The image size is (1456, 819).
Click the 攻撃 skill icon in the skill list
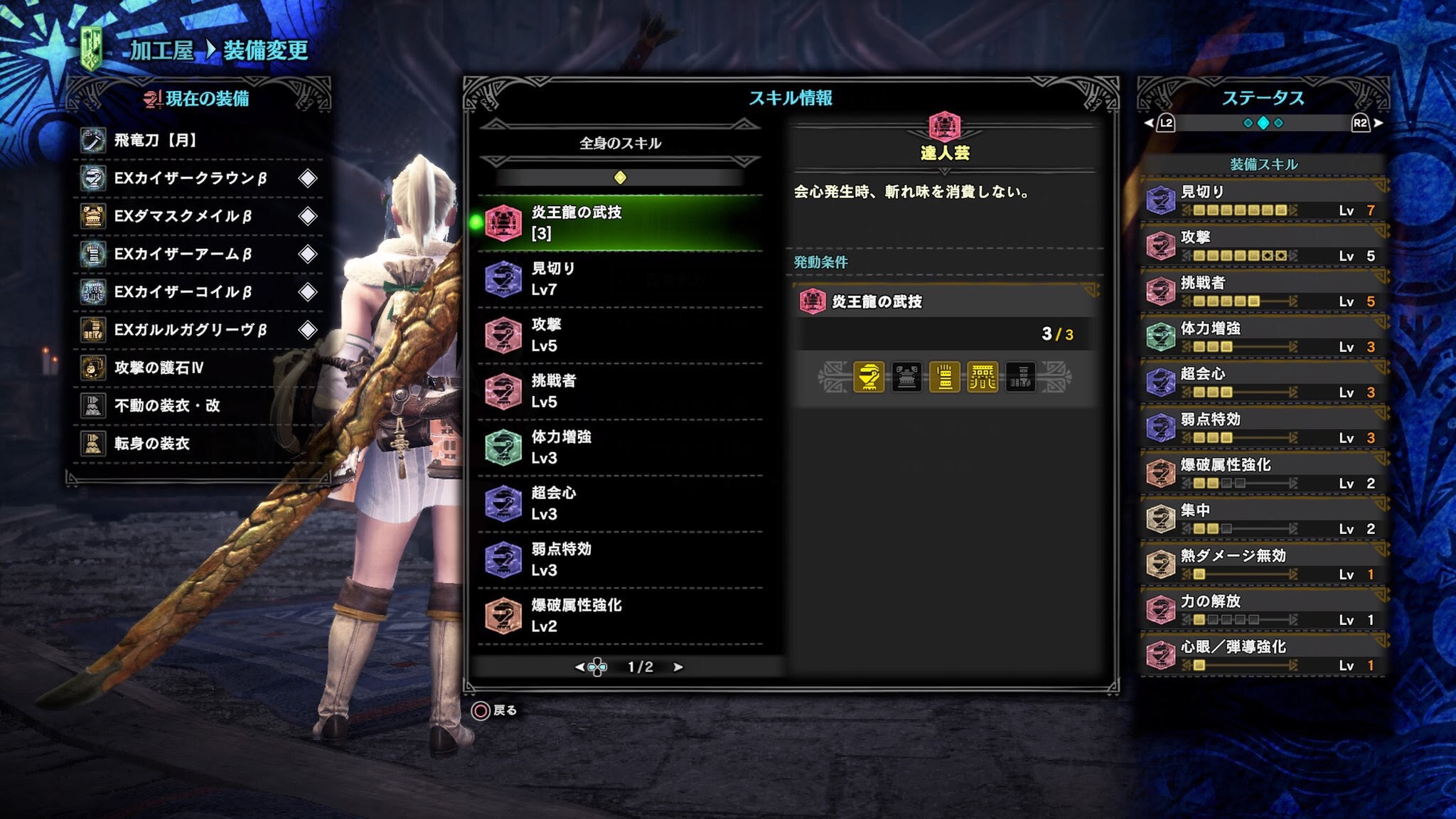click(505, 334)
